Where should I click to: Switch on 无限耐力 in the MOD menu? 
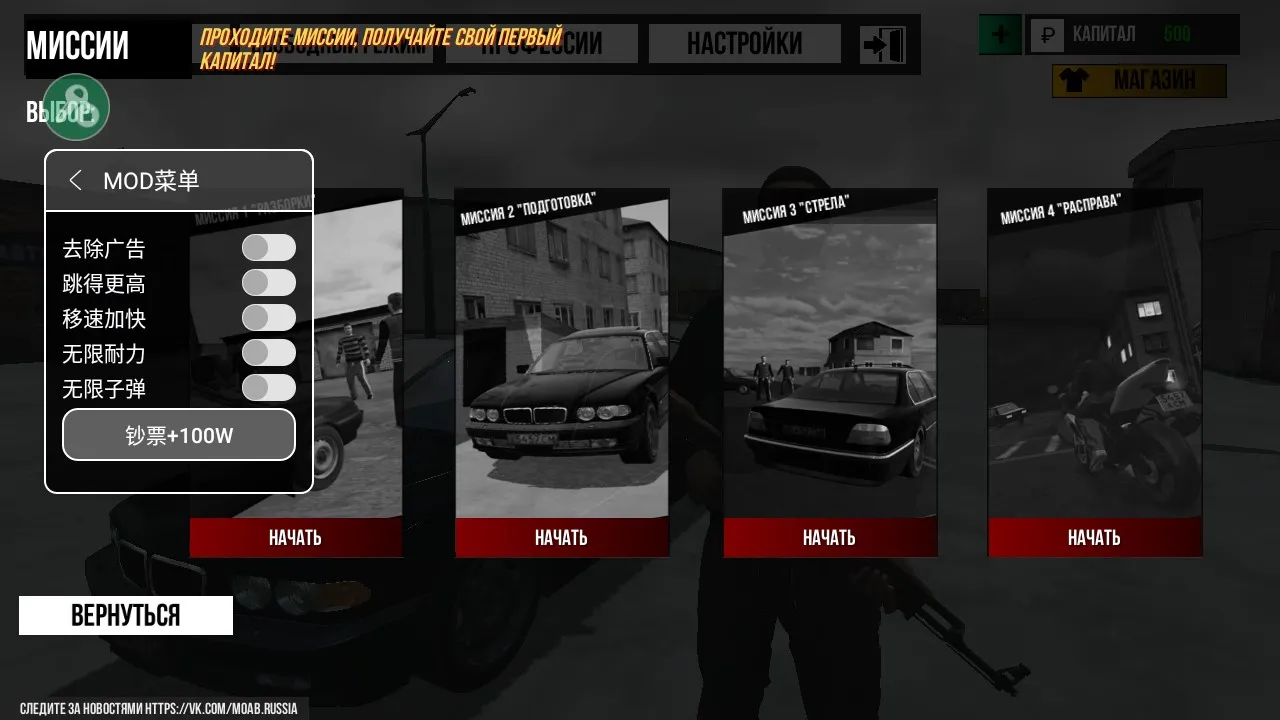pos(269,353)
